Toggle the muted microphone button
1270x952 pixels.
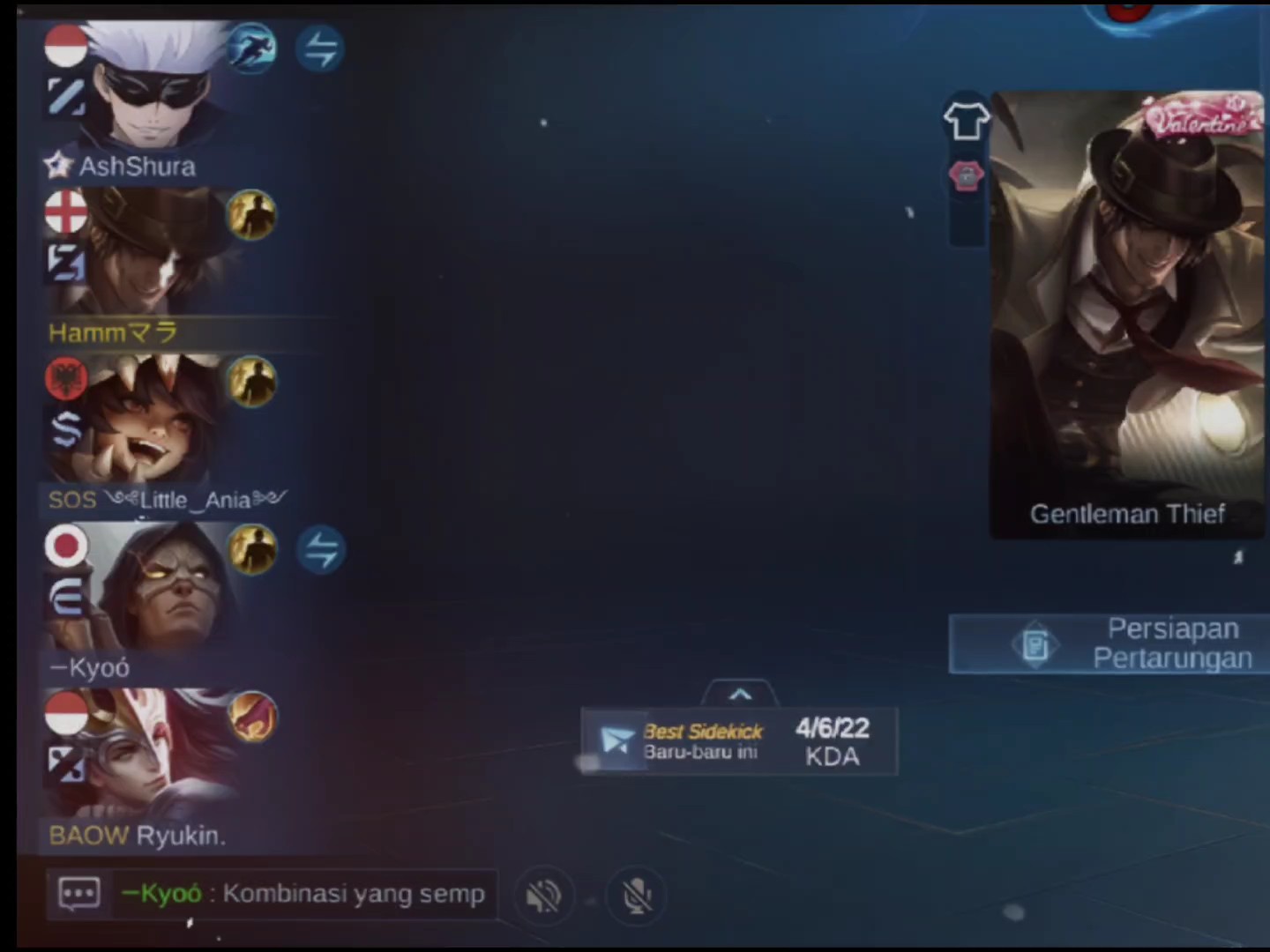[x=637, y=896]
